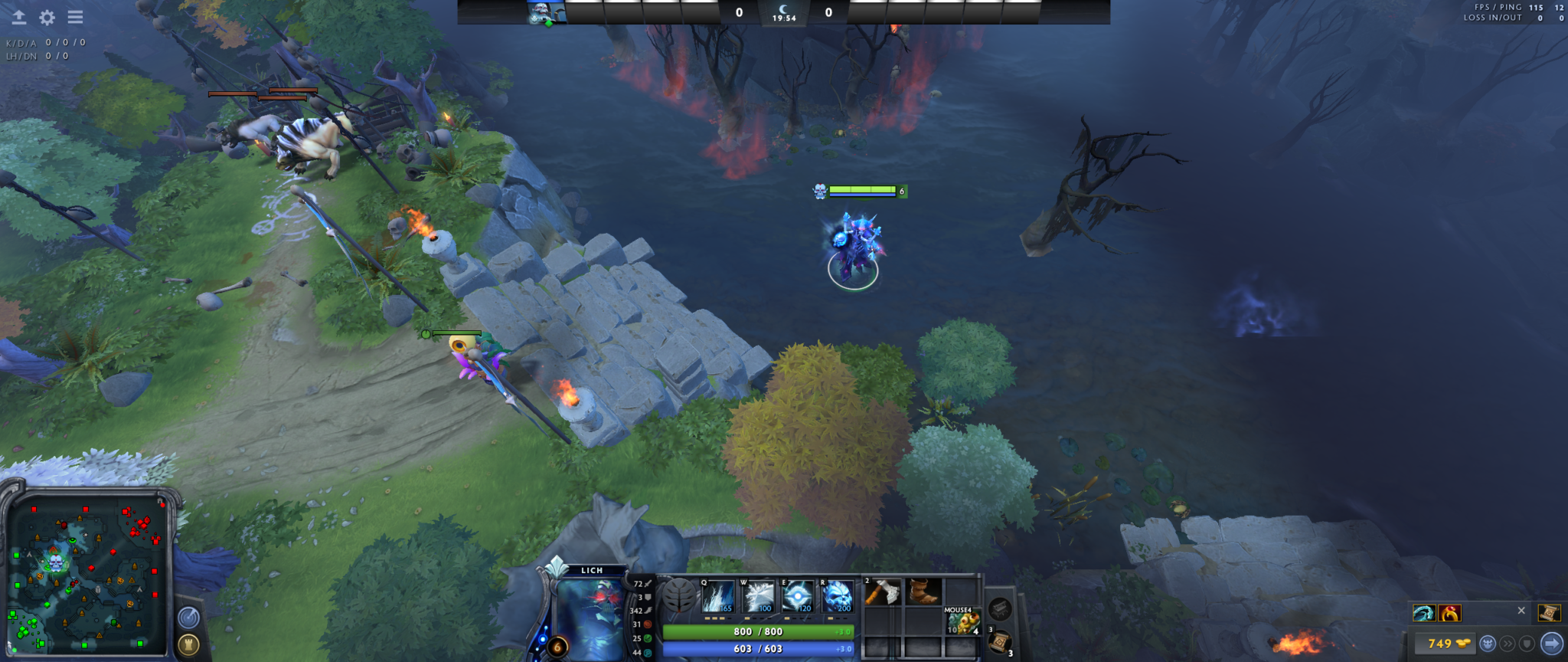This screenshot has width=1568, height=662.
Task: Select the Quelling Blade in the inventory
Action: click(x=882, y=592)
